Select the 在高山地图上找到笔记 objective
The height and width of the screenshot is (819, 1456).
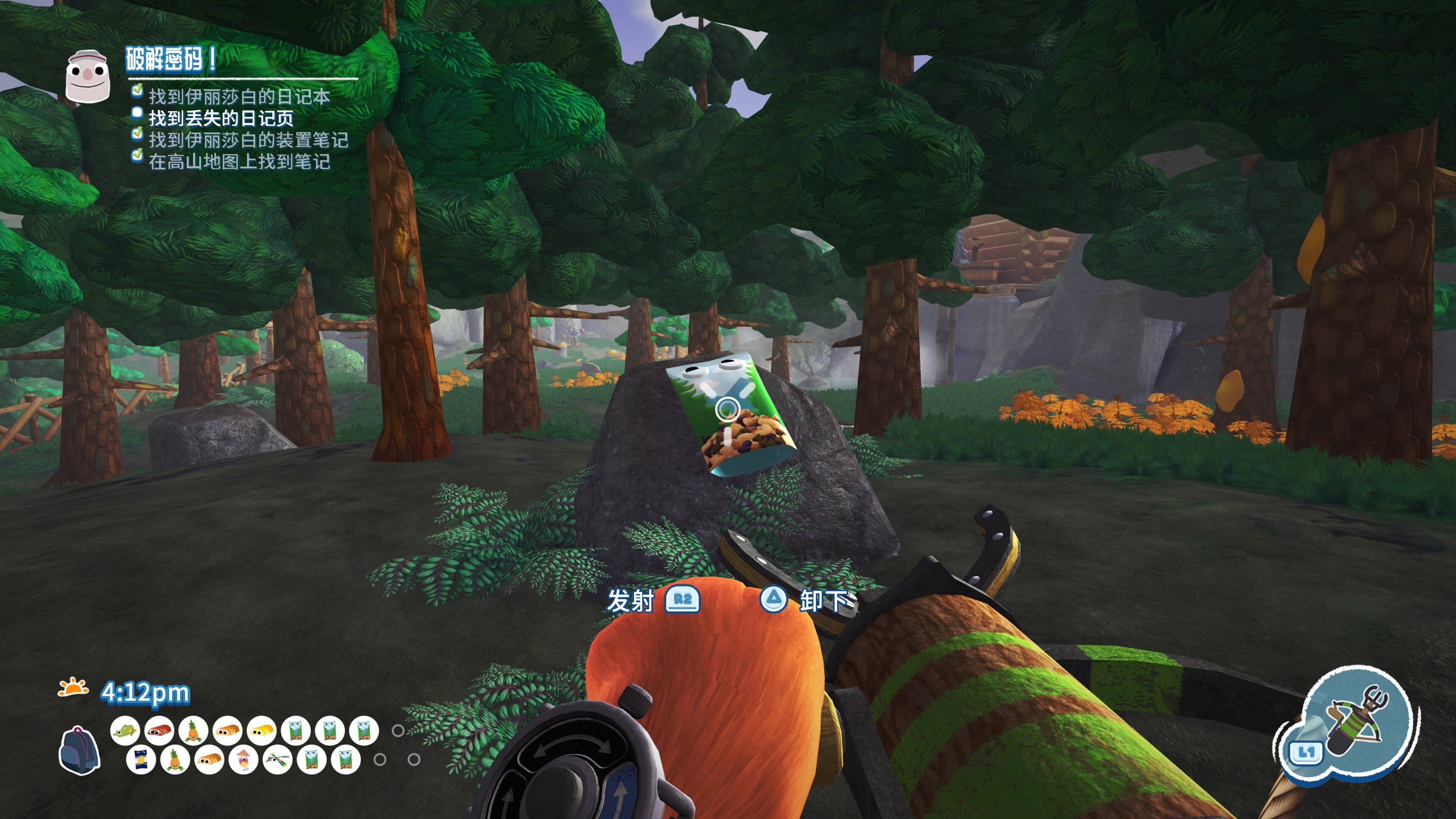pyautogui.click(x=239, y=162)
